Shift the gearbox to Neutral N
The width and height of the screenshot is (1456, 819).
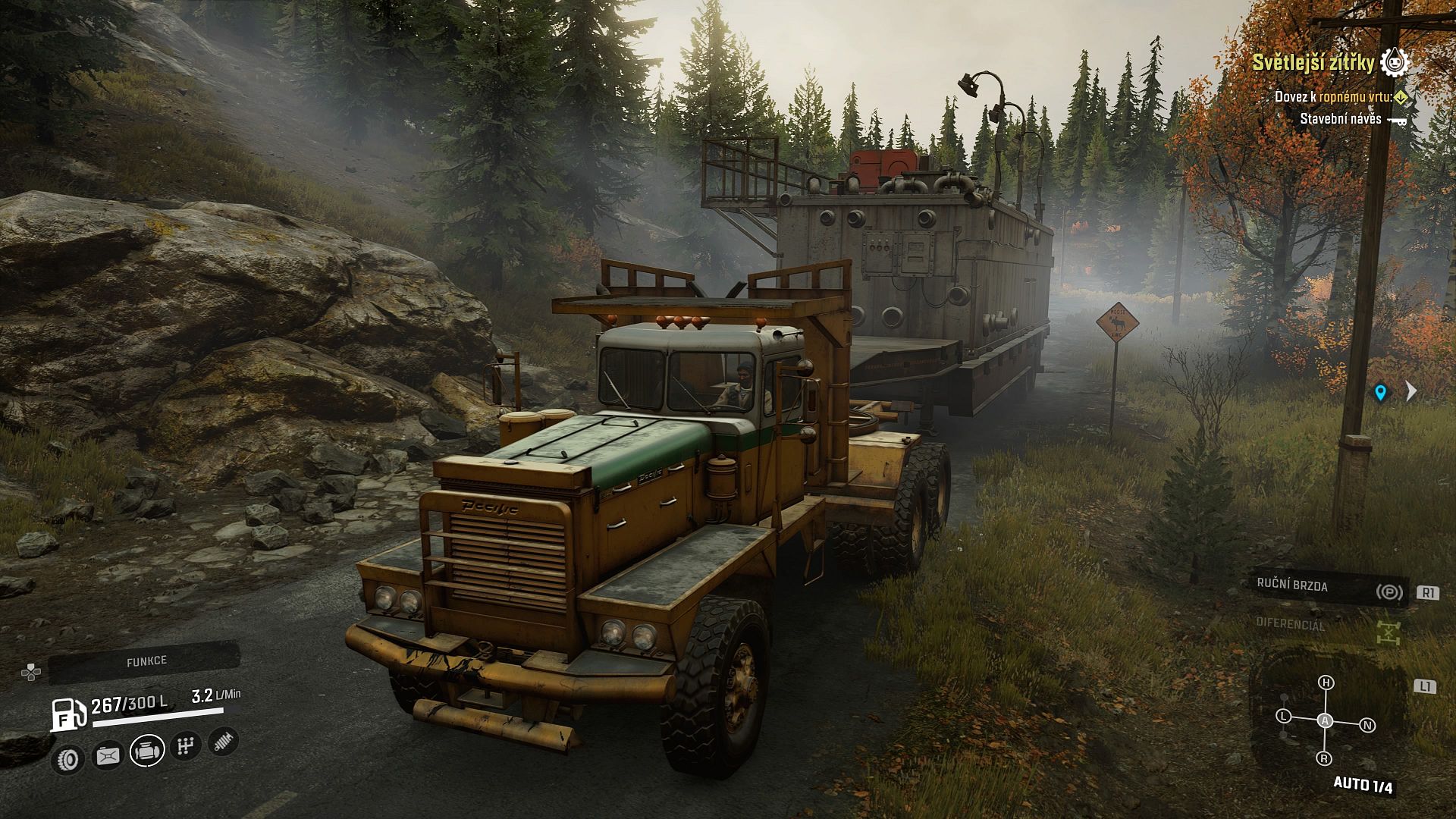pos(1368,726)
